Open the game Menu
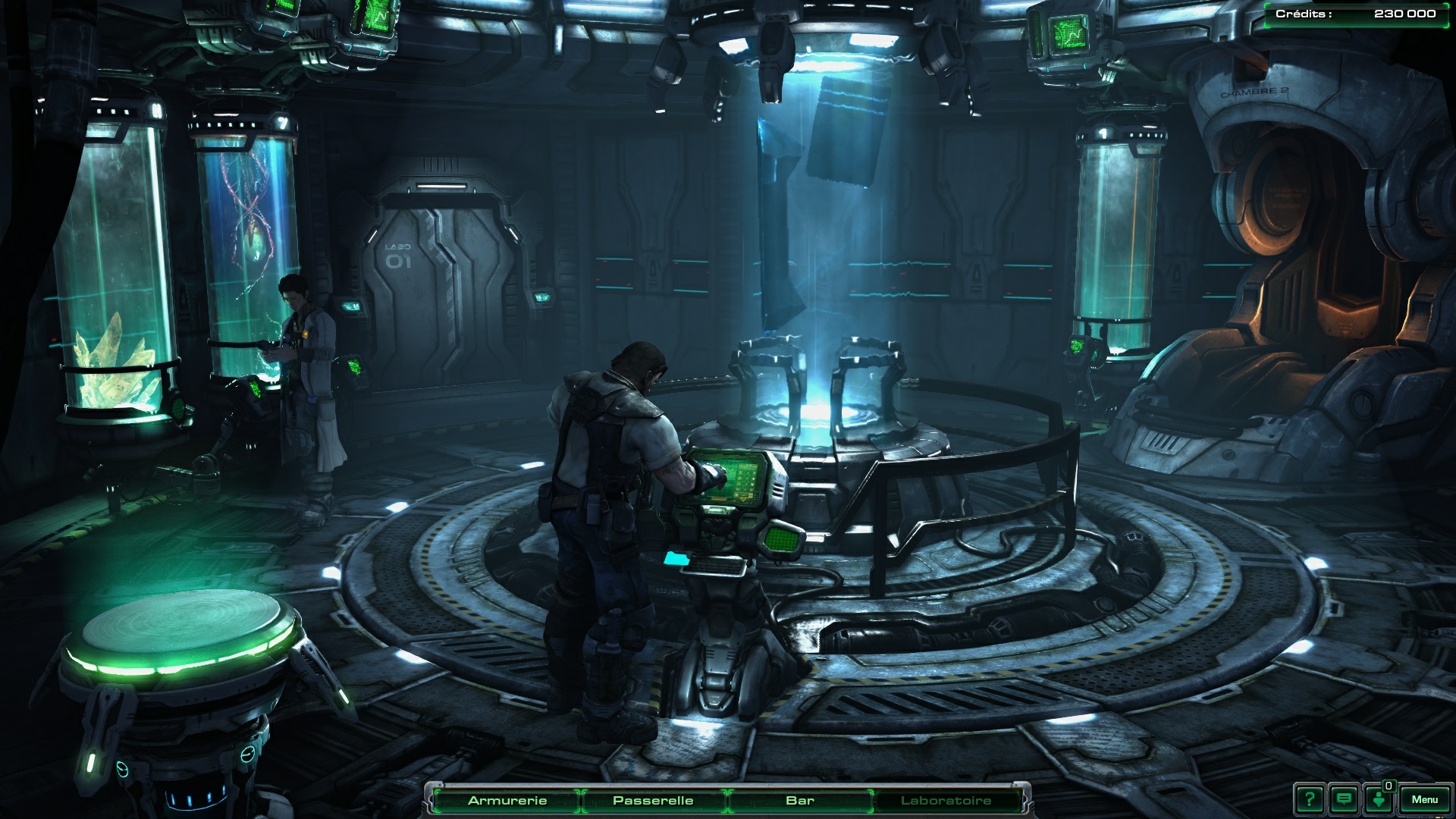 click(x=1424, y=799)
